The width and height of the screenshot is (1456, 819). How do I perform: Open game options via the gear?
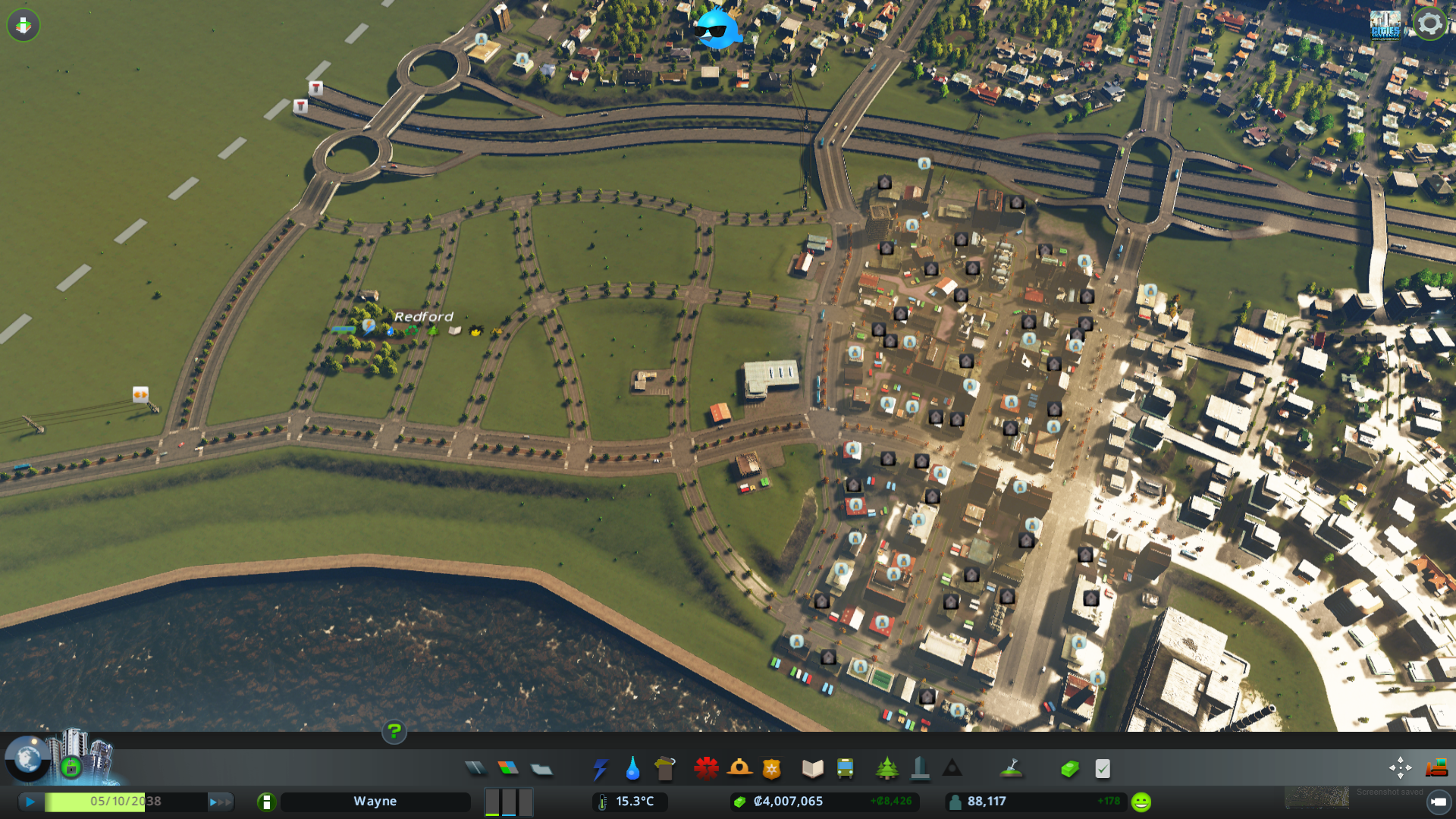tap(1429, 24)
